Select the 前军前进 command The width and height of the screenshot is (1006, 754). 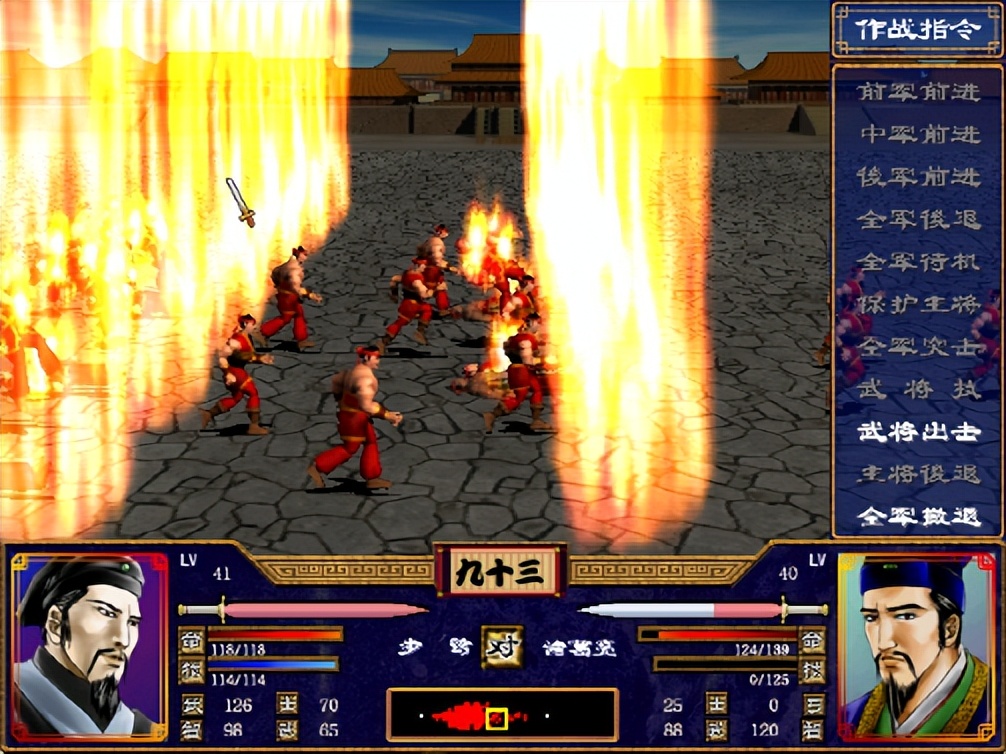(918, 91)
